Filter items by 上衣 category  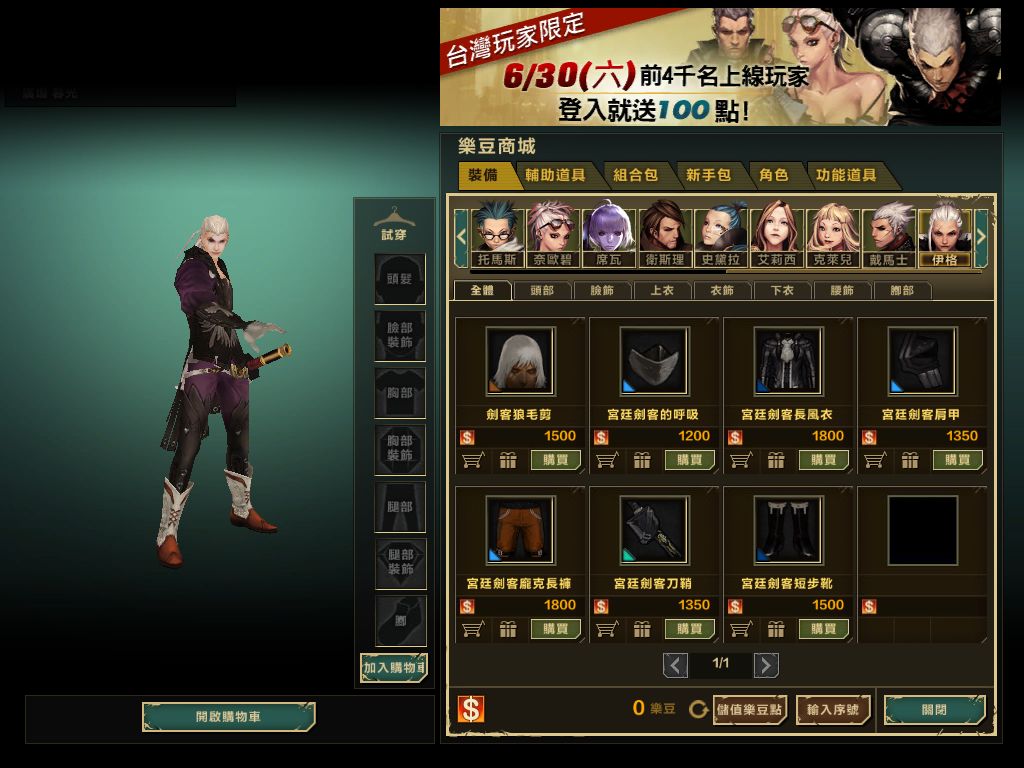pos(662,291)
